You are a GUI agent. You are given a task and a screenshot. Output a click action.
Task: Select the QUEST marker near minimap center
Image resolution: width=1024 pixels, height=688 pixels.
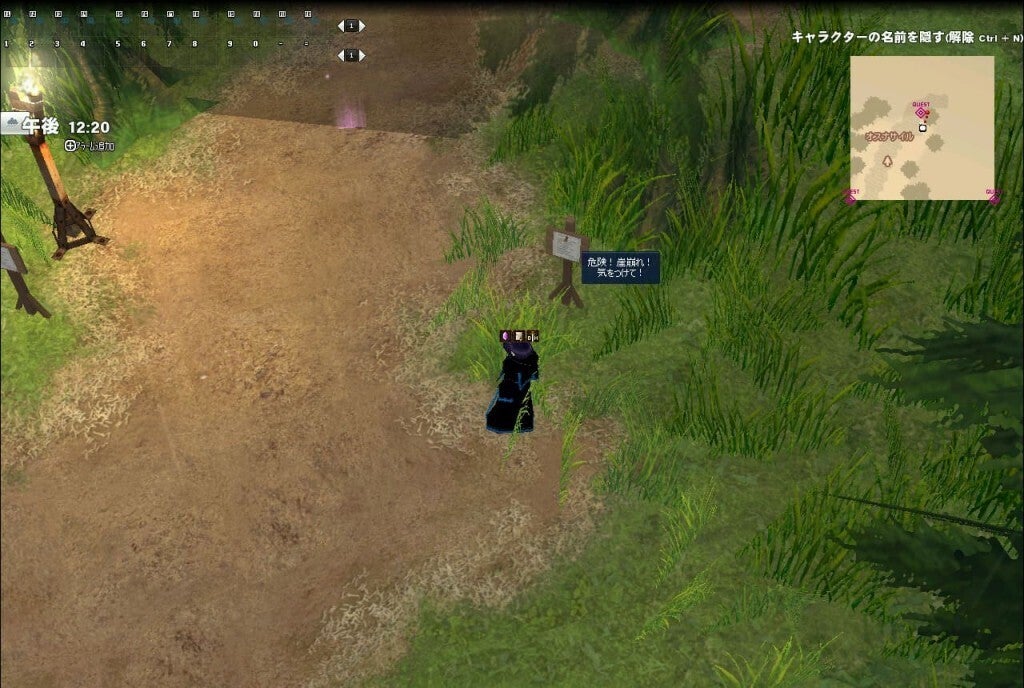coord(920,112)
